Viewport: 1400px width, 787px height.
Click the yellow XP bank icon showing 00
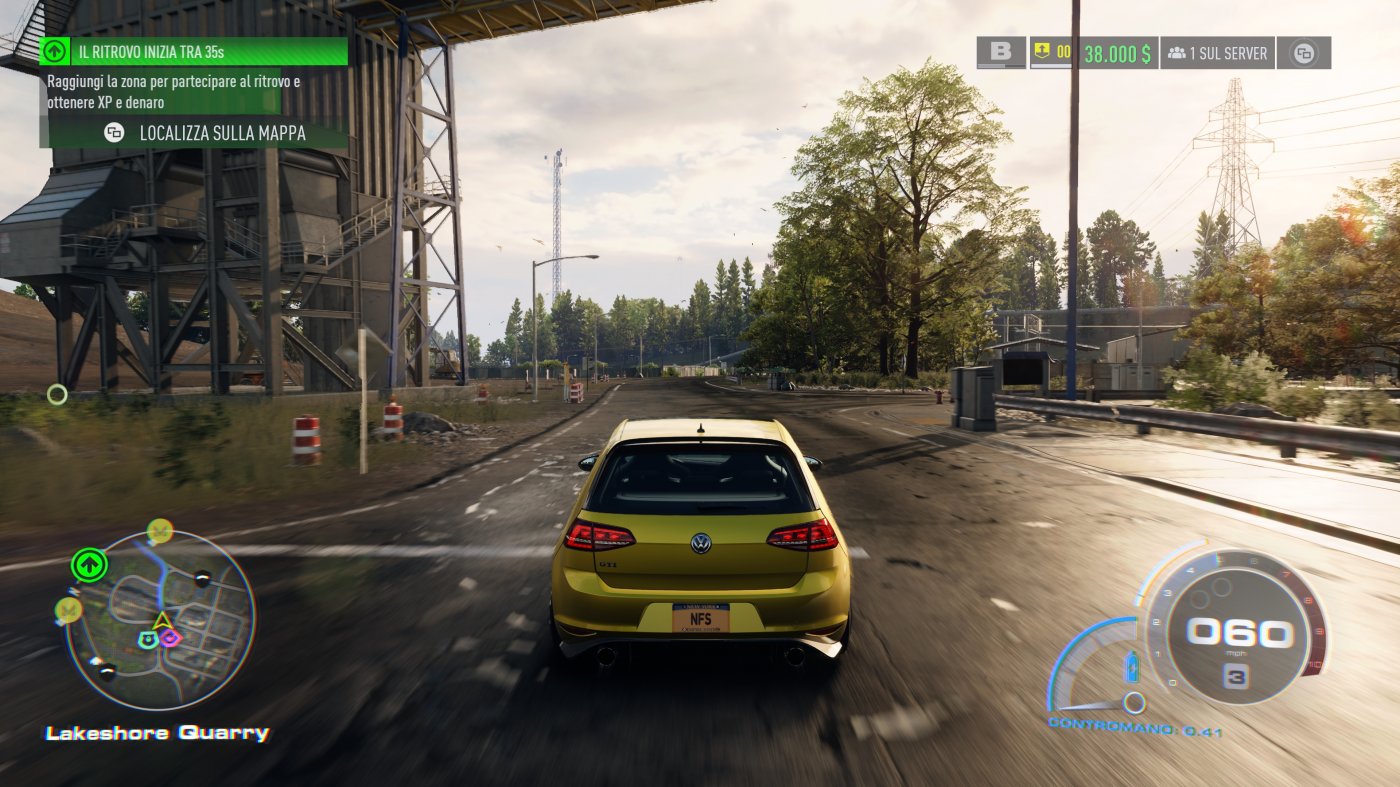click(1041, 51)
